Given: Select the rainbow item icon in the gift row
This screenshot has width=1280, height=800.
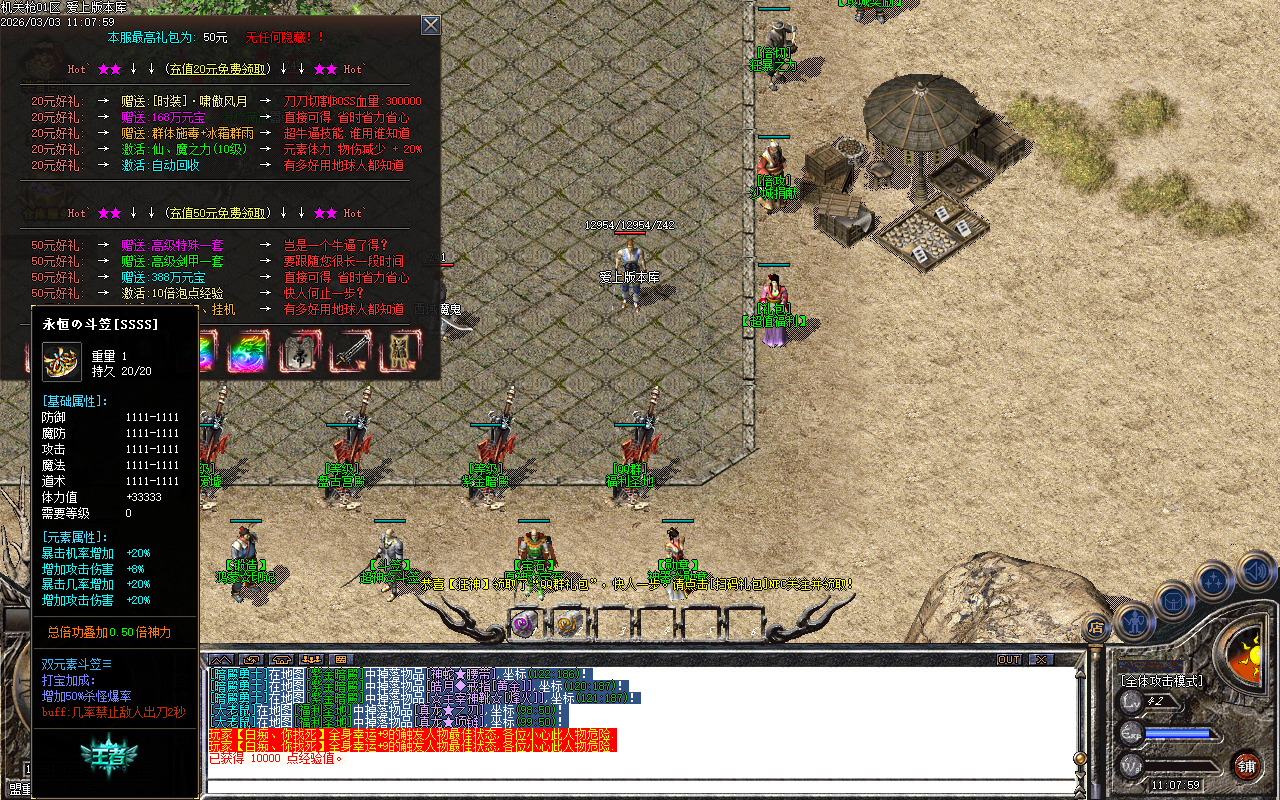Looking at the screenshot, I should click(x=248, y=352).
